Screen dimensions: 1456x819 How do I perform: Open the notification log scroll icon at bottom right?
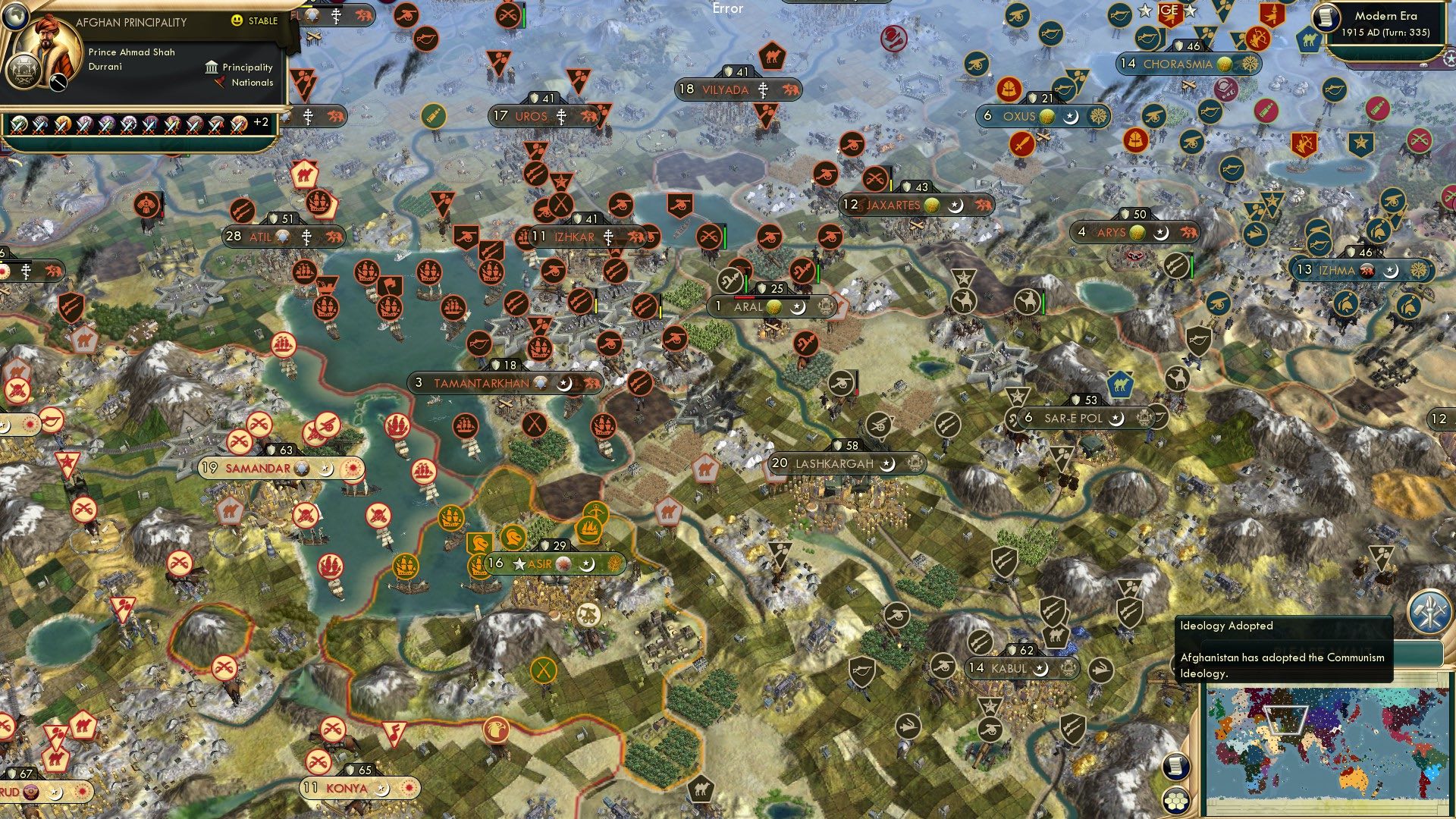point(1176,767)
